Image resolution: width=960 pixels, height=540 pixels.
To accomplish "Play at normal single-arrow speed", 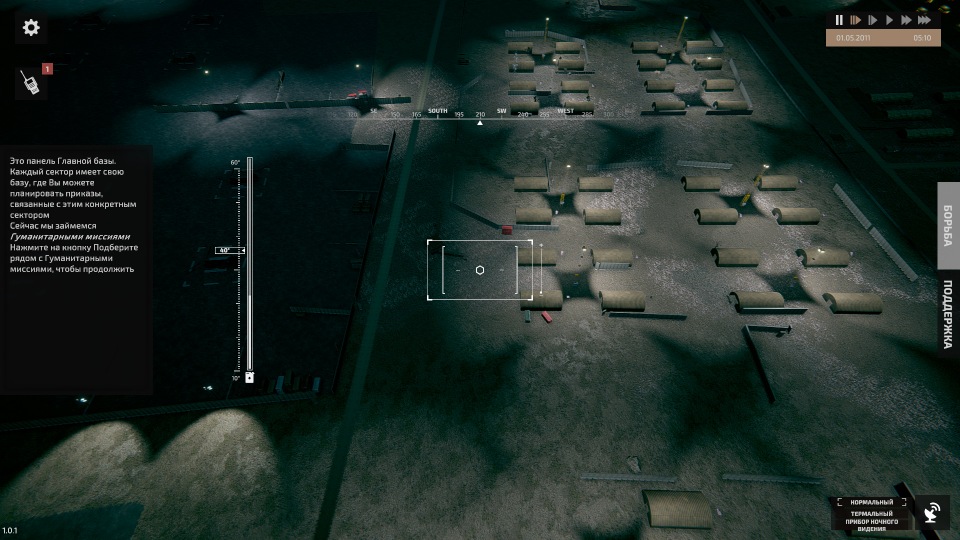I will point(889,20).
